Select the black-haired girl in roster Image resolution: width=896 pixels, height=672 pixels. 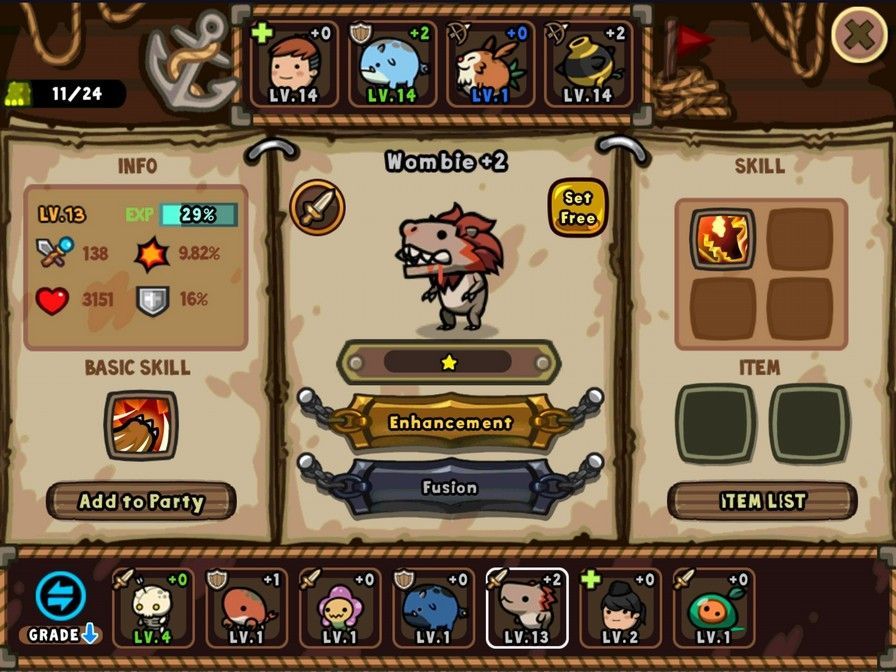pos(620,608)
